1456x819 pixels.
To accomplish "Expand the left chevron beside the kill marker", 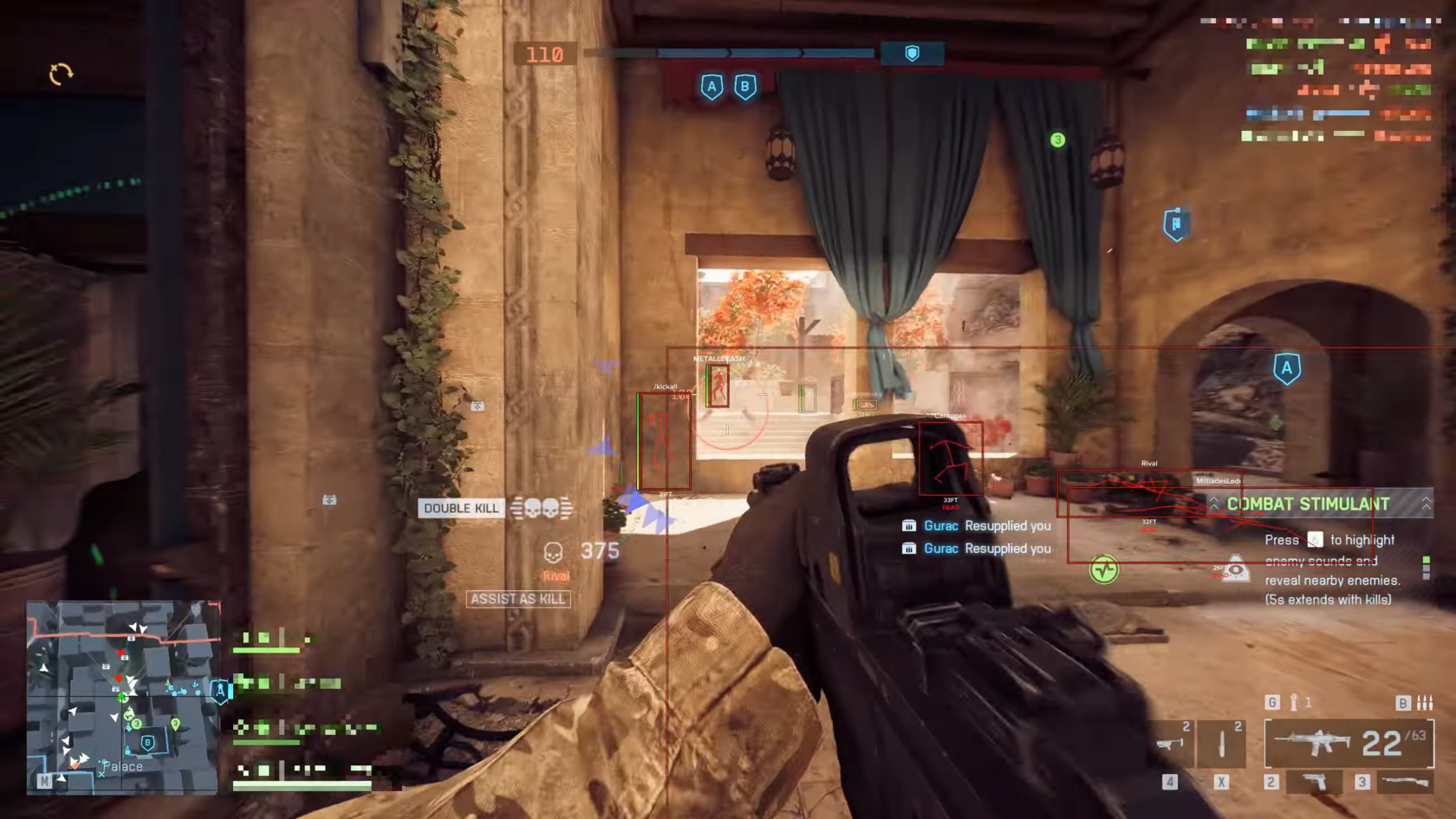I will (x=1213, y=504).
